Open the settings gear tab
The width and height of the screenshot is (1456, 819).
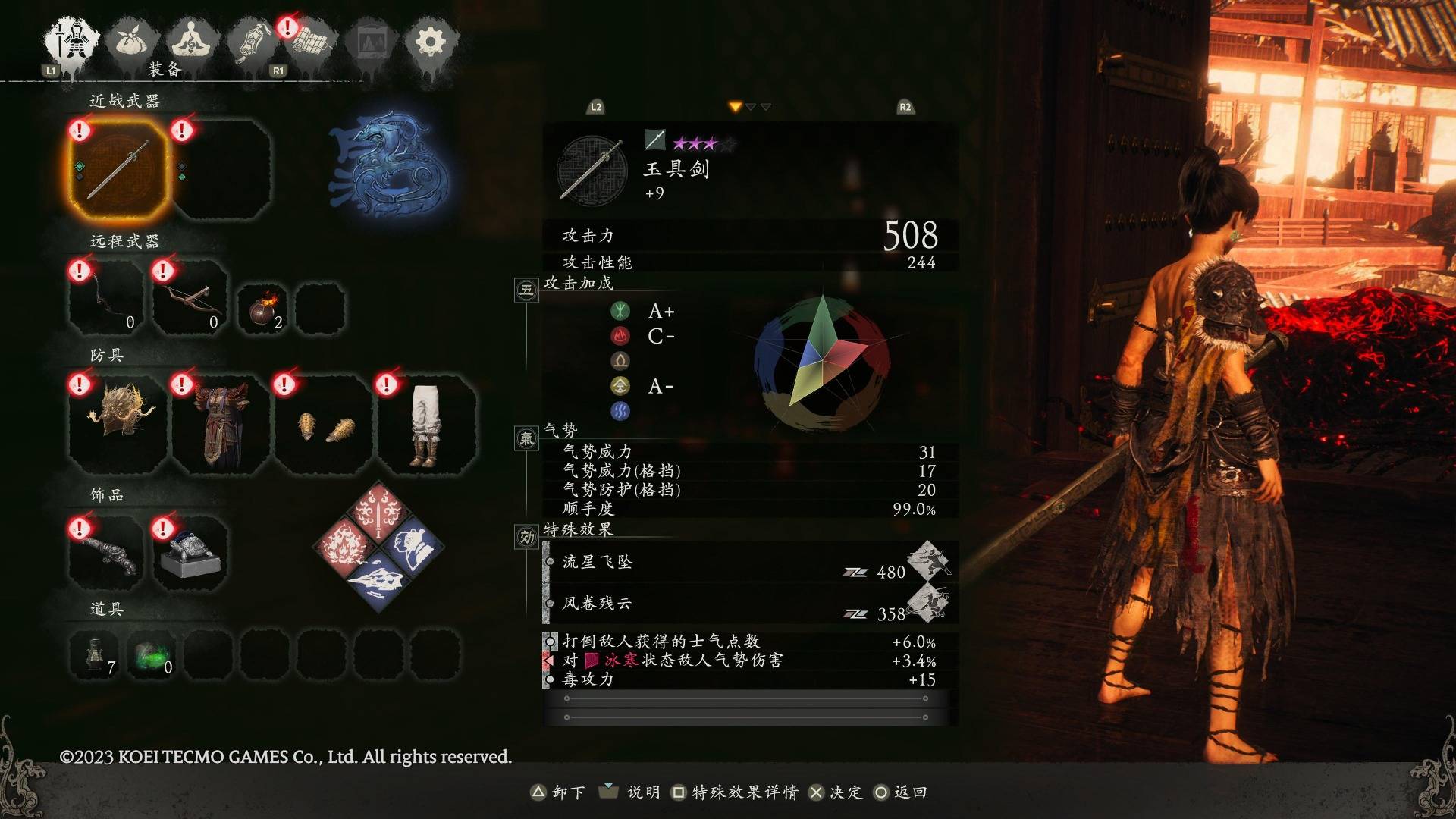coord(430,42)
